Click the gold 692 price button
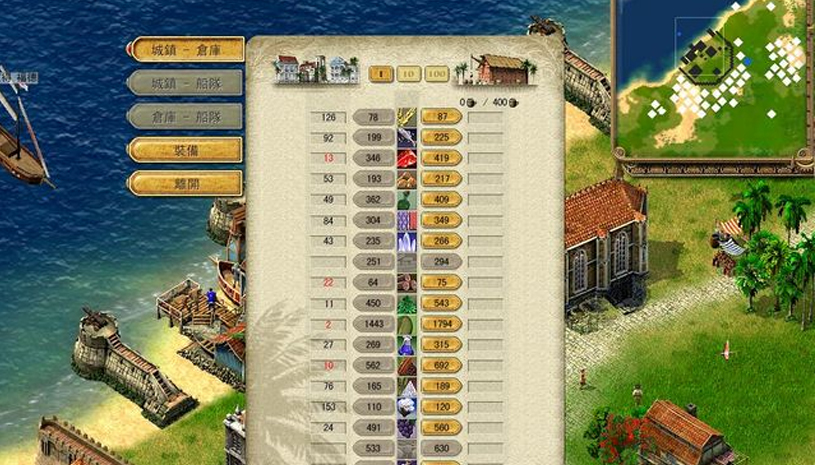815x465 pixels. pyautogui.click(x=441, y=366)
